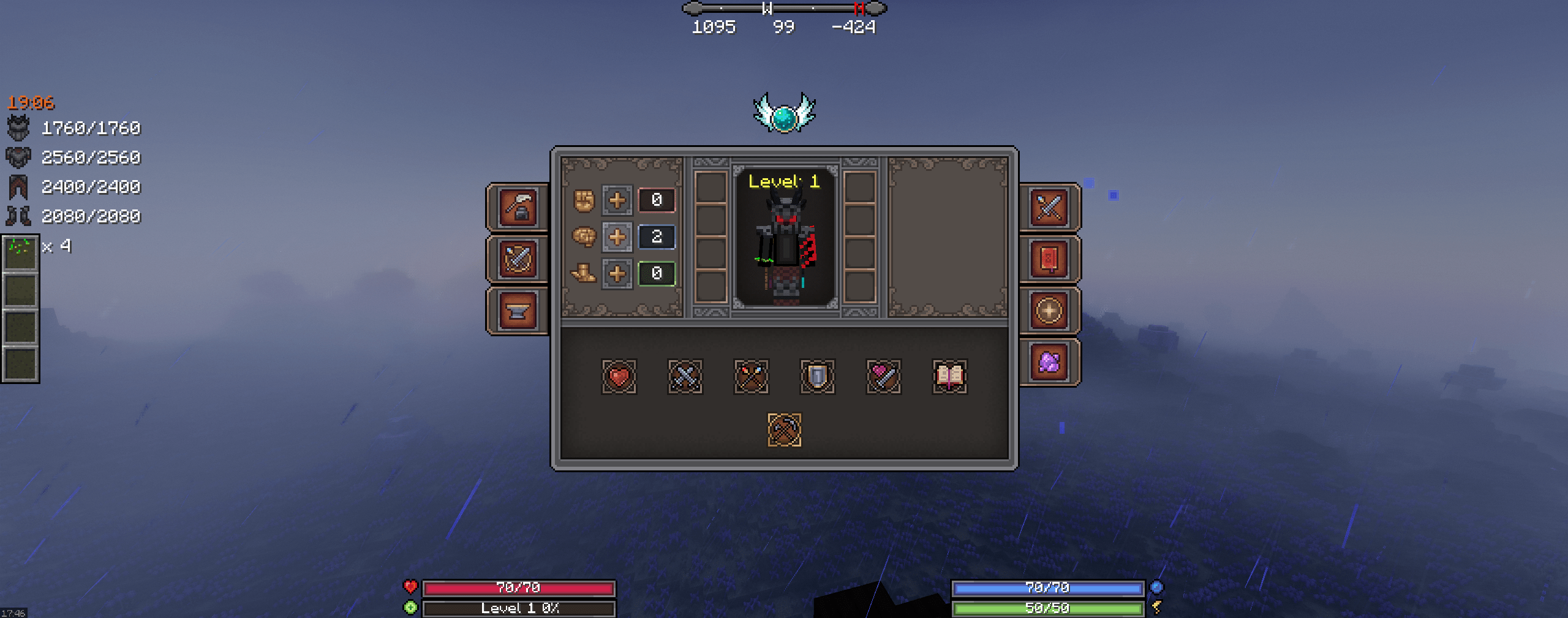Image resolution: width=1568 pixels, height=618 pixels.
Task: Select the heart health stat icon
Action: click(x=620, y=377)
